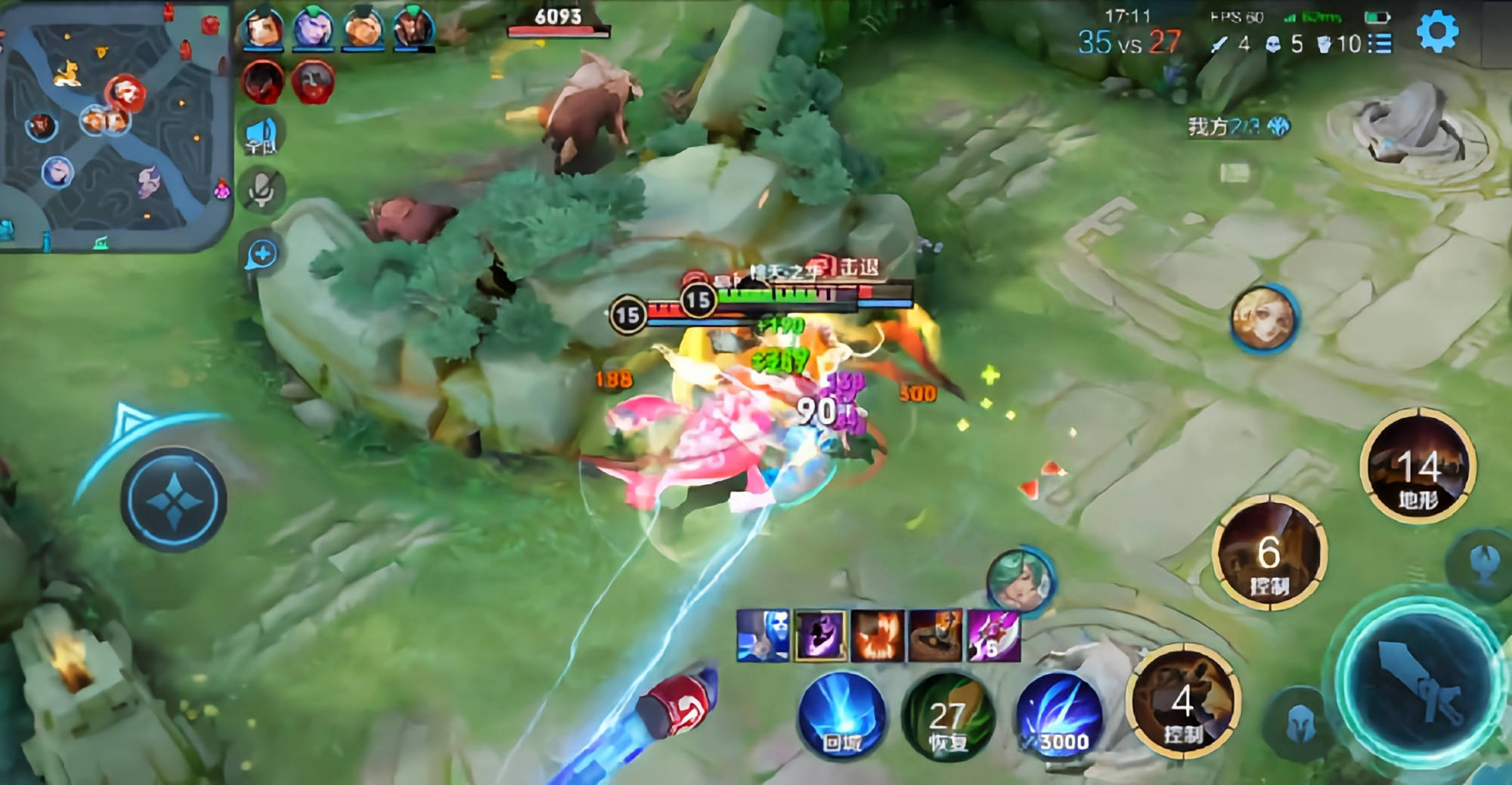Open the scoreboard list icon

click(1380, 44)
